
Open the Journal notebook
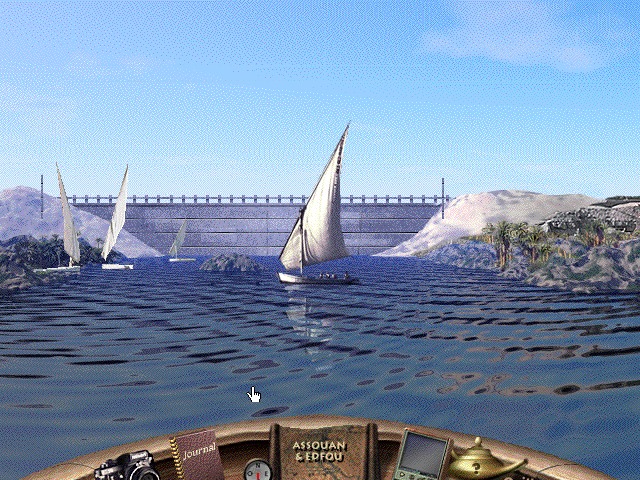point(197,457)
